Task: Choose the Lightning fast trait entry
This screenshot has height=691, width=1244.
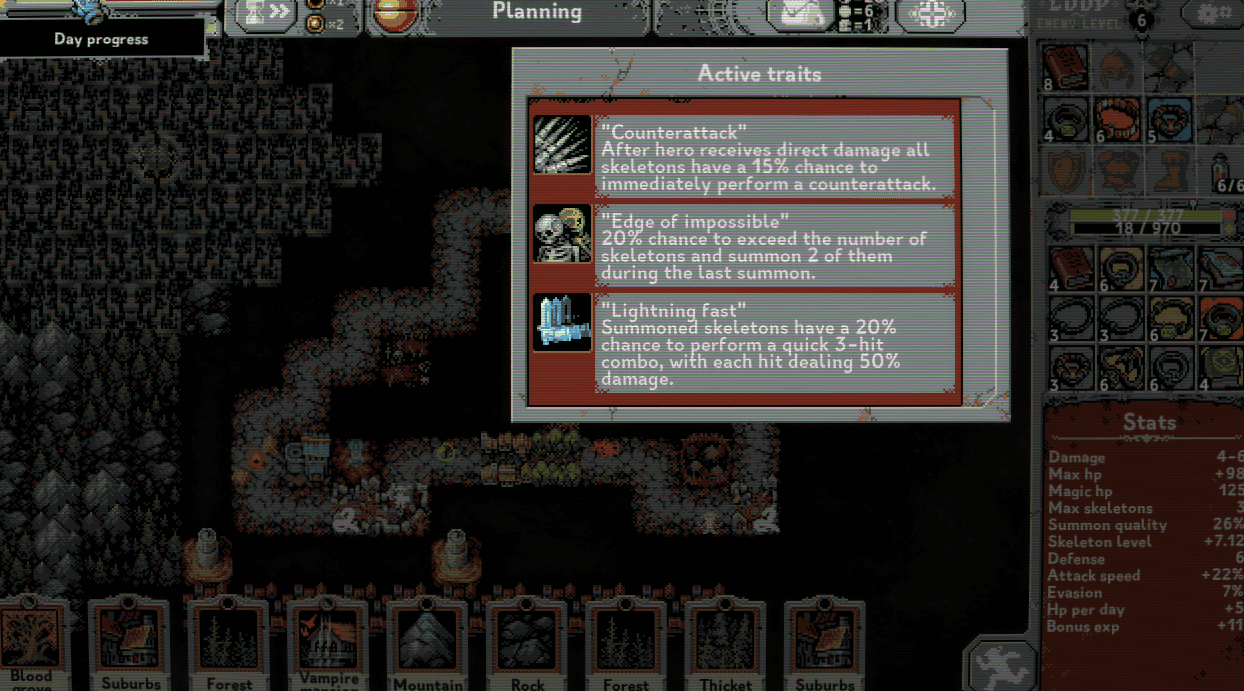Action: 745,344
